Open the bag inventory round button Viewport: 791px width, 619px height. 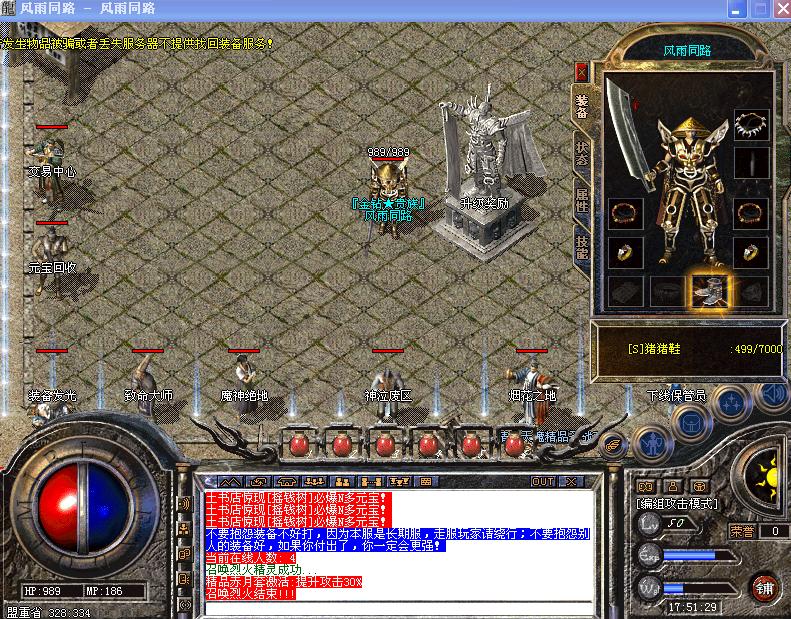[691, 422]
